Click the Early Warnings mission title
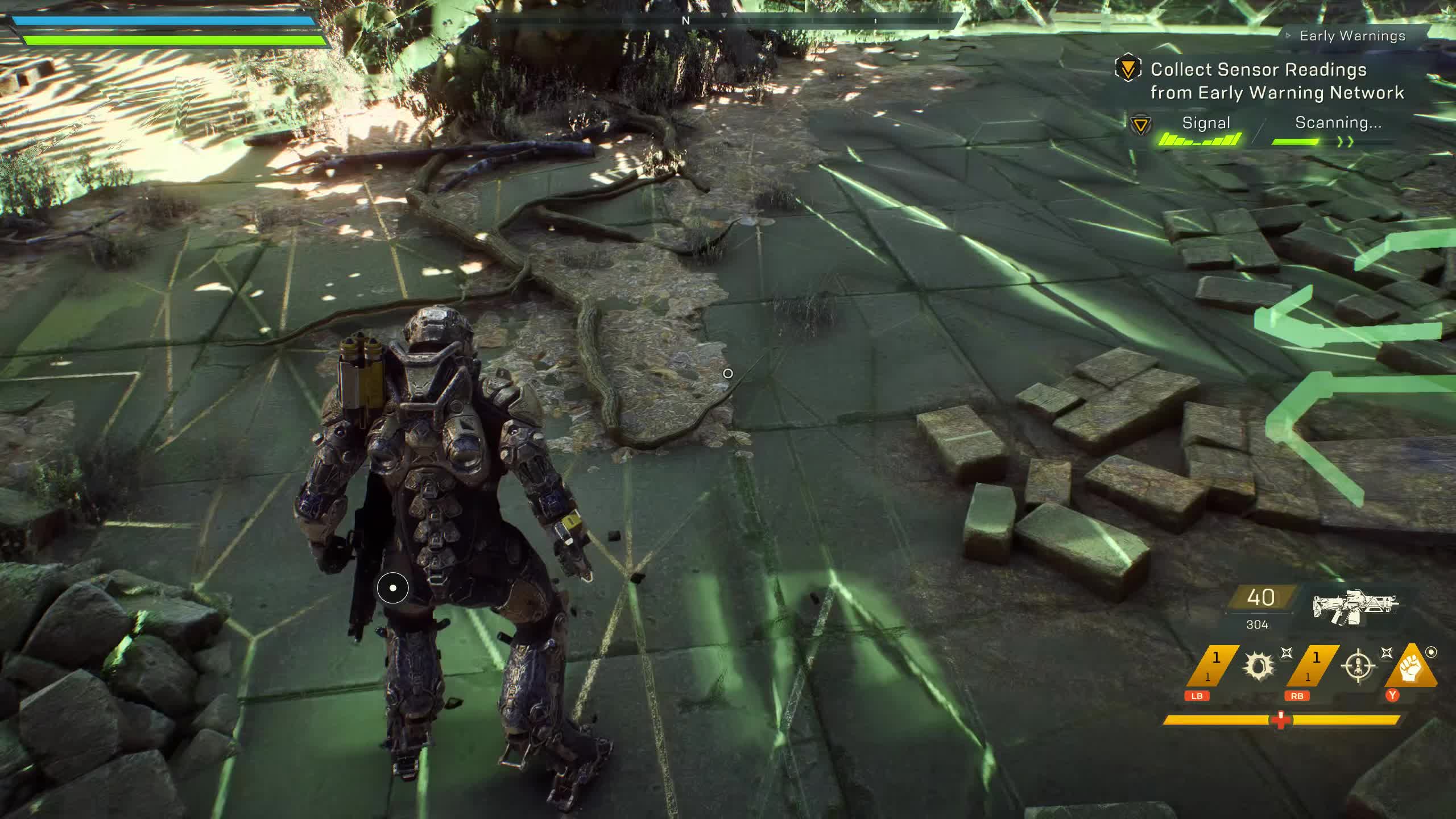 click(x=1352, y=36)
